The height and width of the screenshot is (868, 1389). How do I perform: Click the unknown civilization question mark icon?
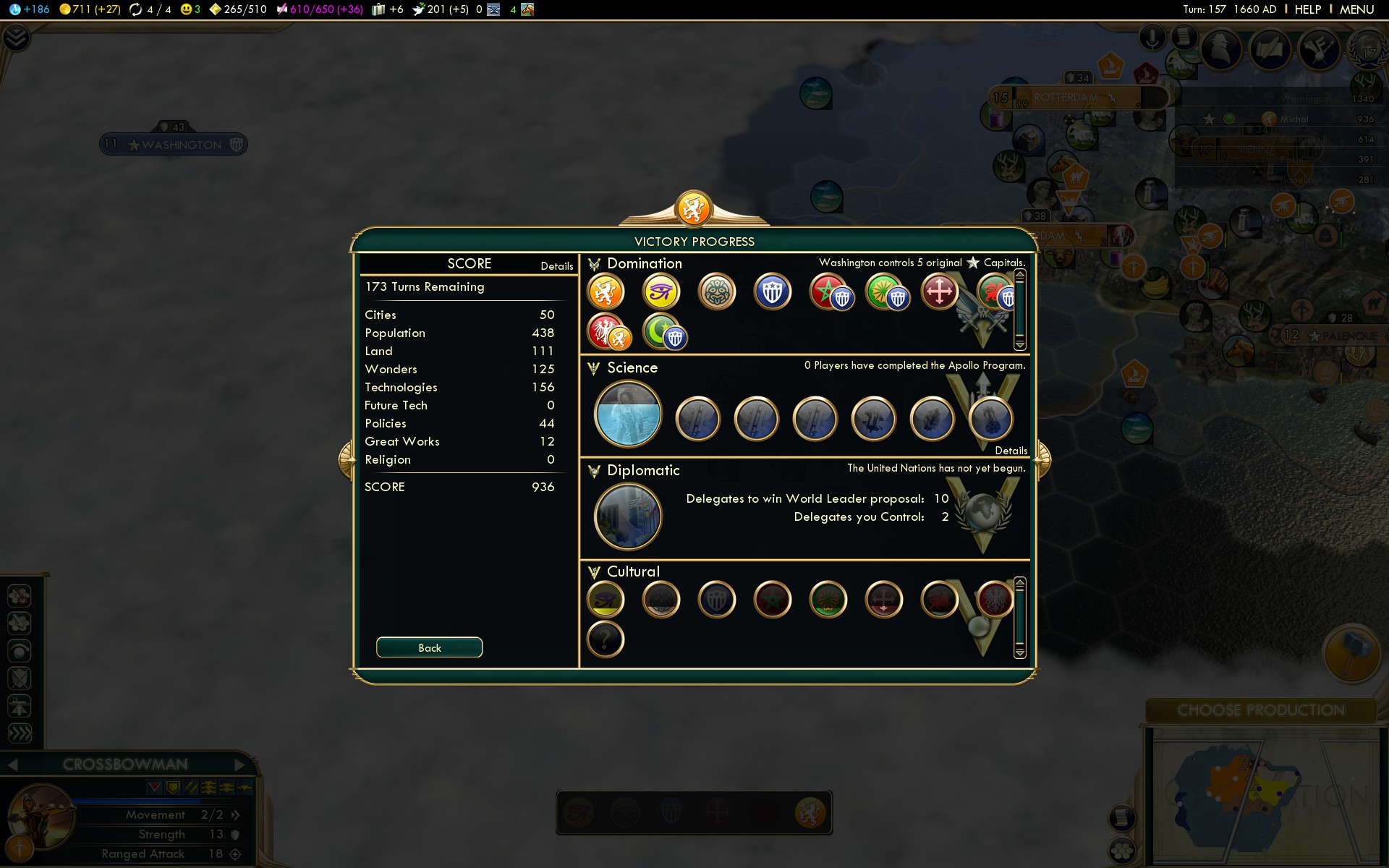click(606, 639)
